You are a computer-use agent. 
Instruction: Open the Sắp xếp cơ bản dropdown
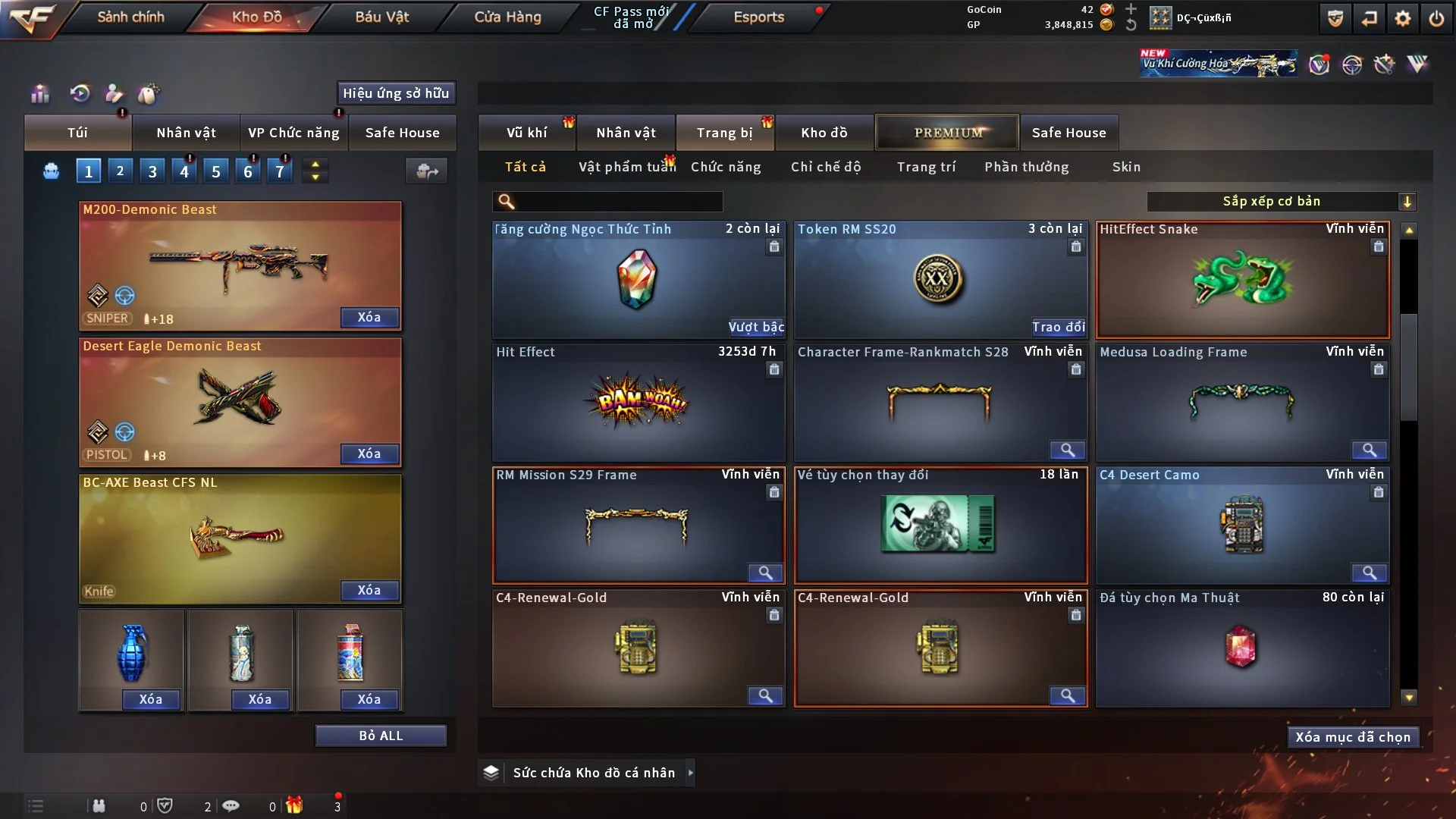pyautogui.click(x=1281, y=201)
